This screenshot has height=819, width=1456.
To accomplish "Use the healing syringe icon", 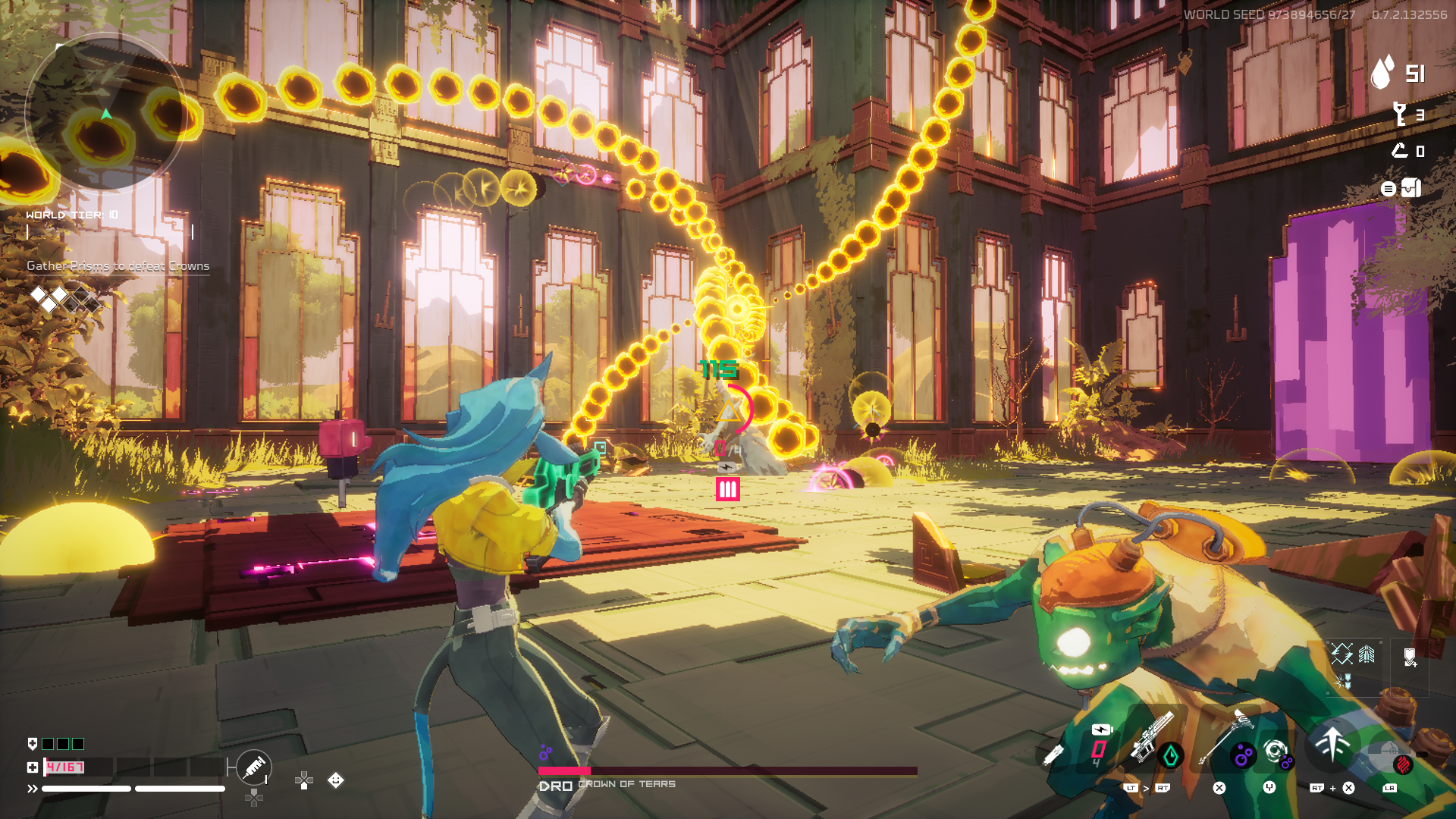I will (254, 767).
